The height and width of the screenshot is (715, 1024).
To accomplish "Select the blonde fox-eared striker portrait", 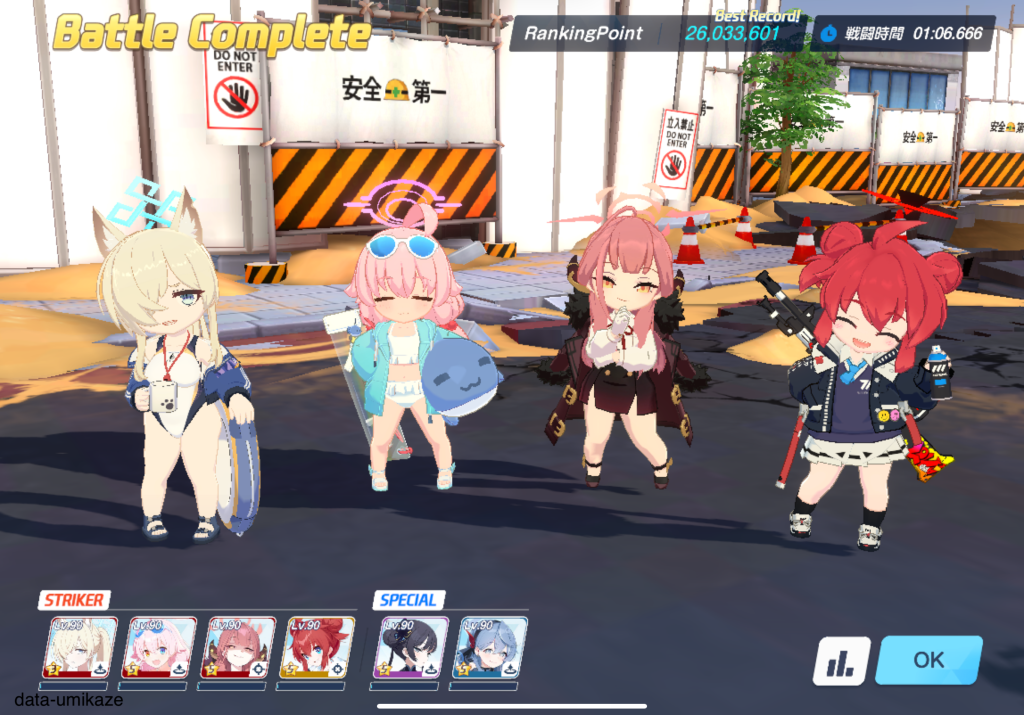I will click(x=81, y=647).
